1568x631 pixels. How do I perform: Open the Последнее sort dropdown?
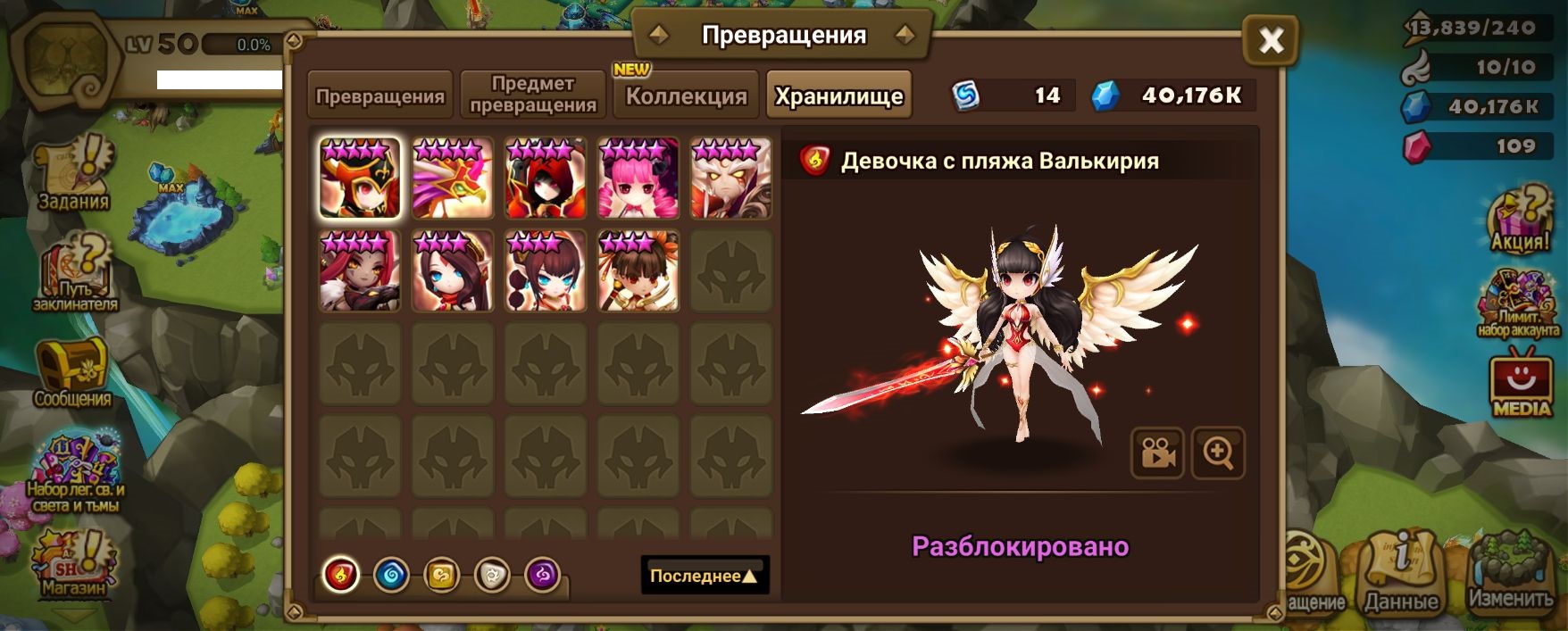pos(705,576)
